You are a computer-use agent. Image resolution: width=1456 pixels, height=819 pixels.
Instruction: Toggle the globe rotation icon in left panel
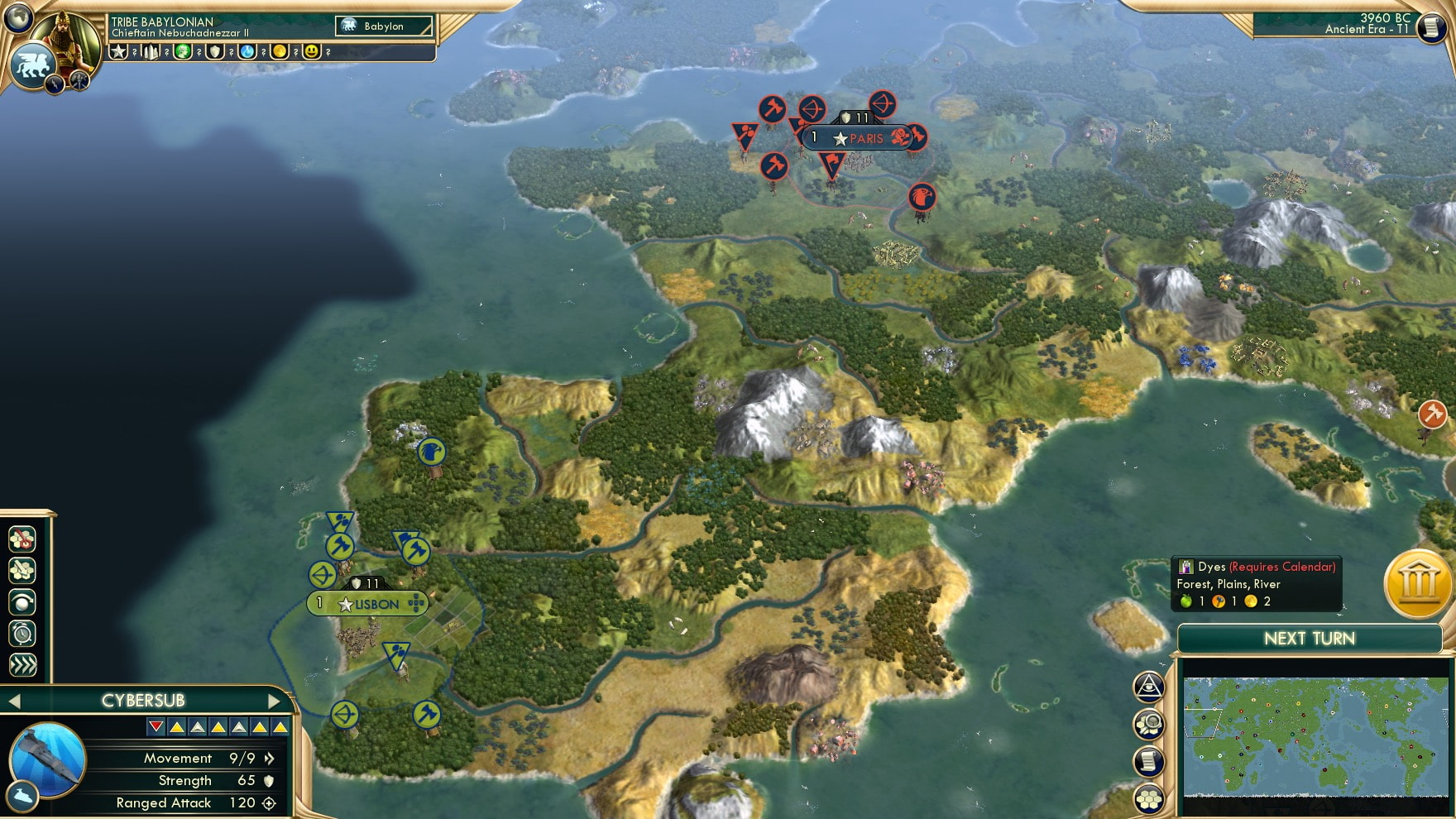22,602
